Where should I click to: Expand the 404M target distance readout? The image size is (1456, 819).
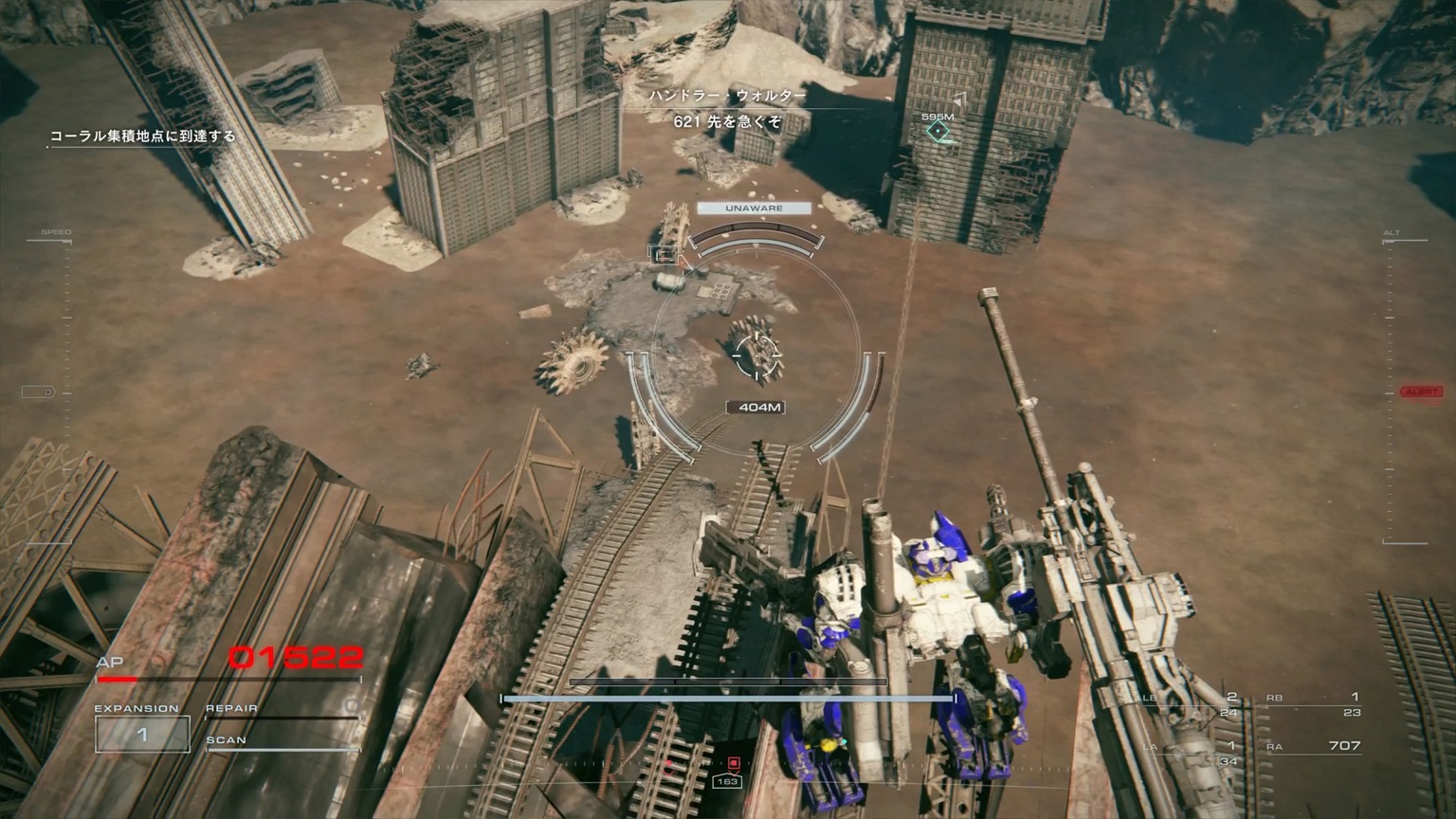[x=754, y=406]
